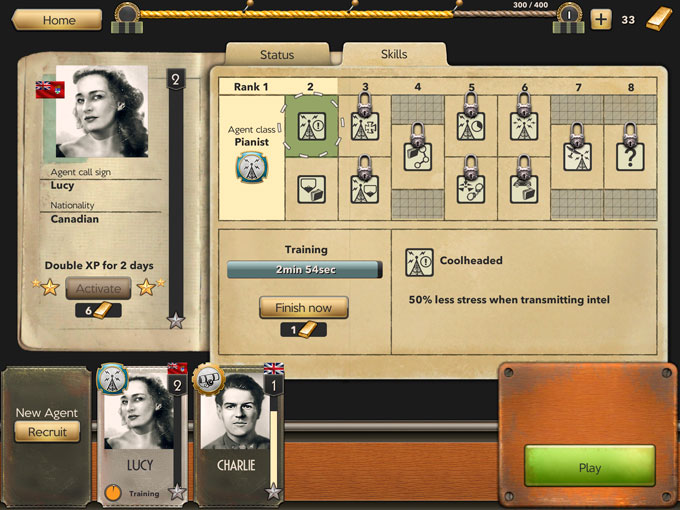Recruit a new agent
The height and width of the screenshot is (510, 680).
pyautogui.click(x=47, y=432)
